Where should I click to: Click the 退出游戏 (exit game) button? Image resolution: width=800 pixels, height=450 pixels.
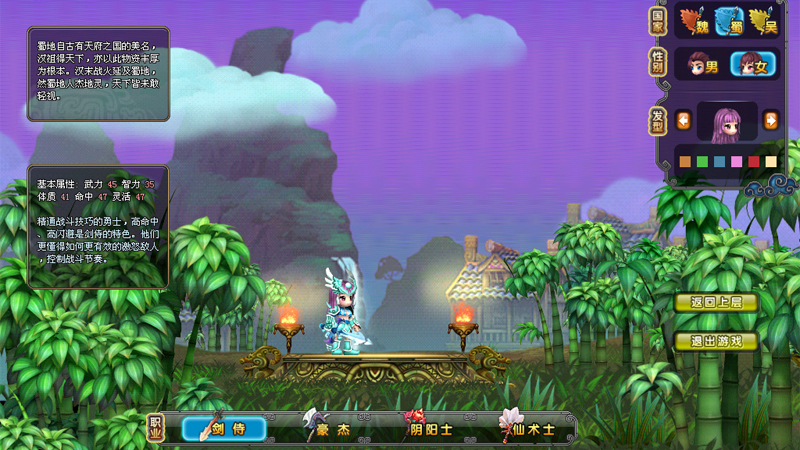(x=716, y=341)
